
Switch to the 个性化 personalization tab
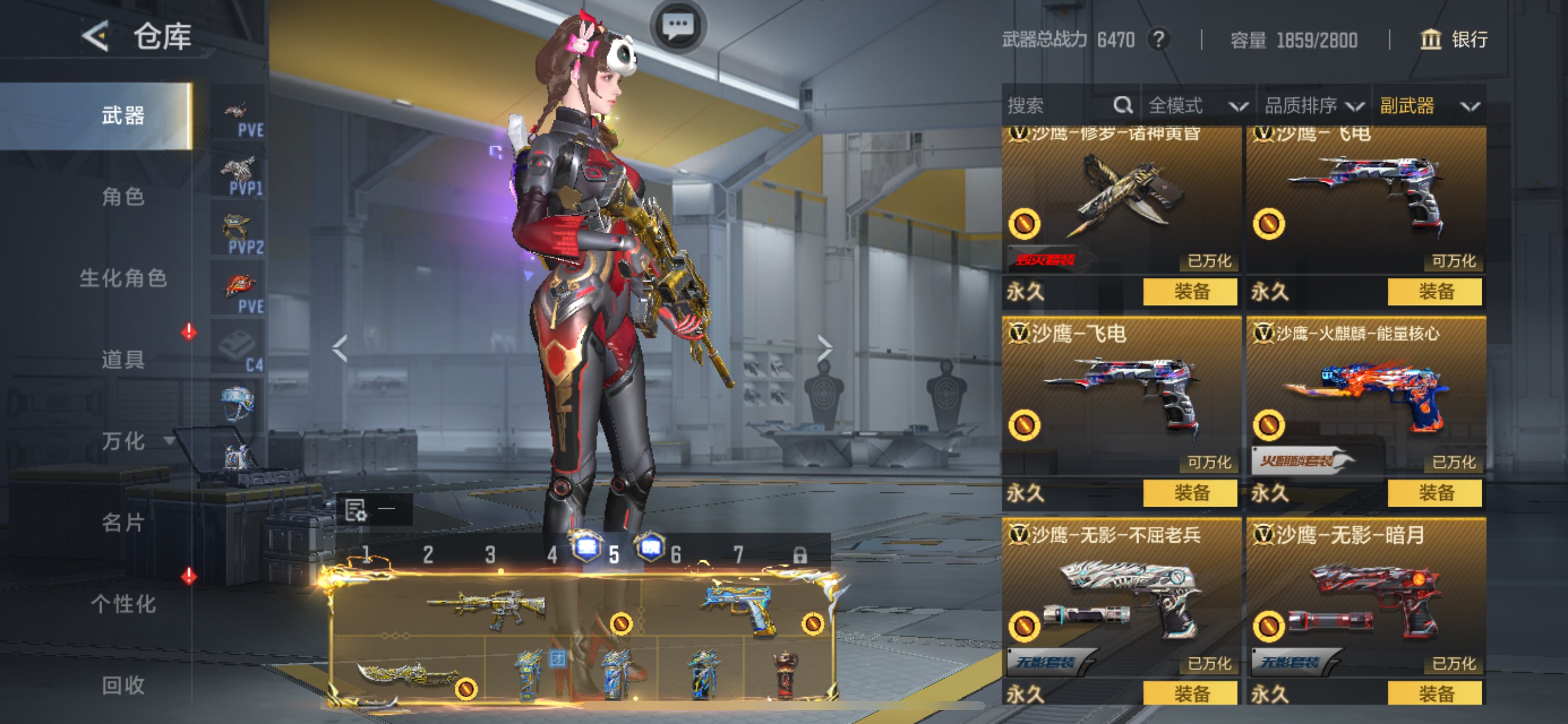coord(123,603)
